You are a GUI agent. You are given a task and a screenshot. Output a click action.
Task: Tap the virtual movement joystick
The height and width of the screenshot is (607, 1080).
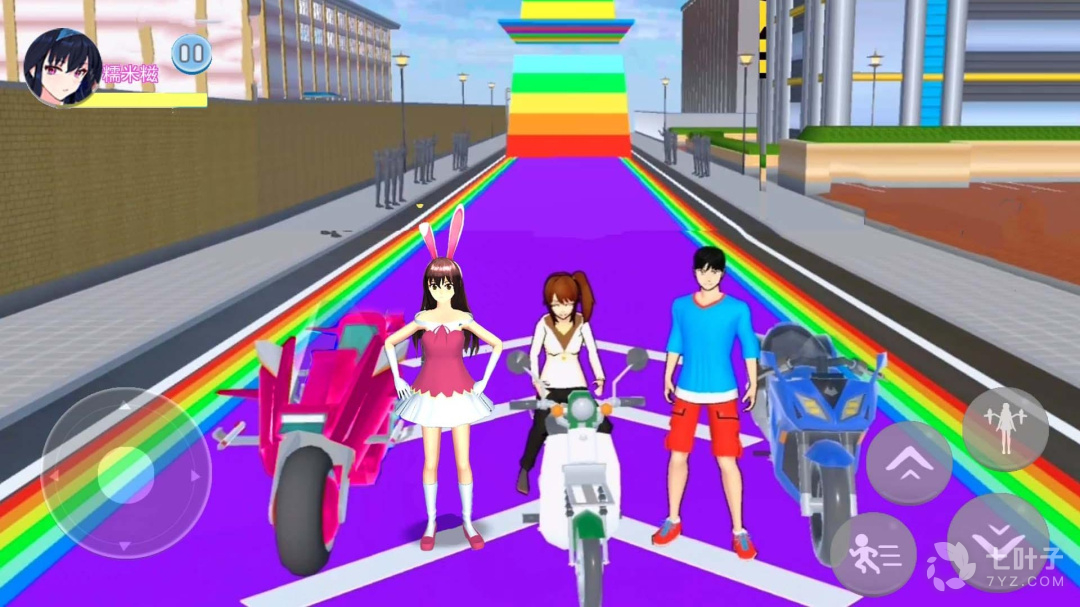coord(126,473)
